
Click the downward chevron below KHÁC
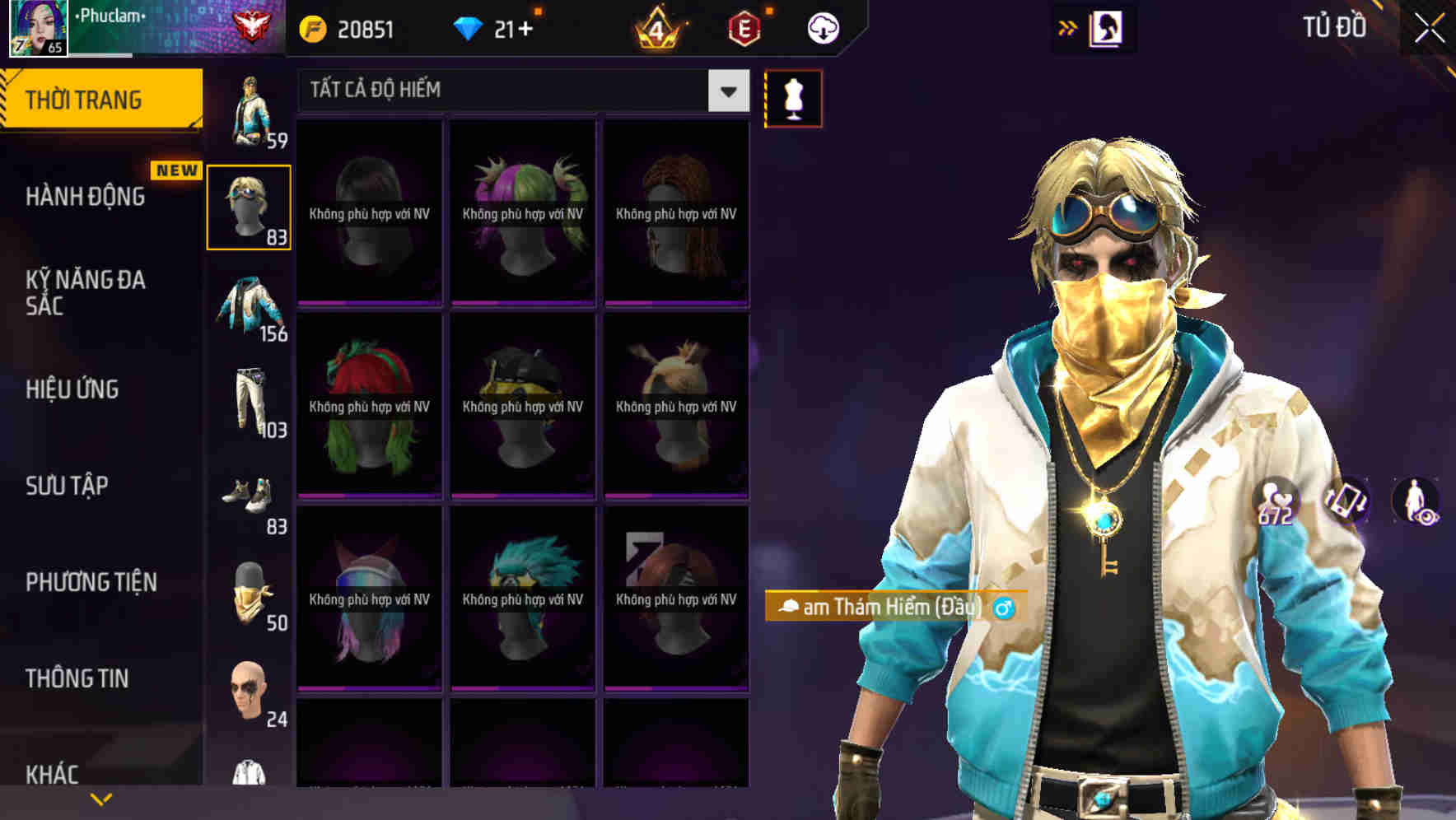(101, 798)
